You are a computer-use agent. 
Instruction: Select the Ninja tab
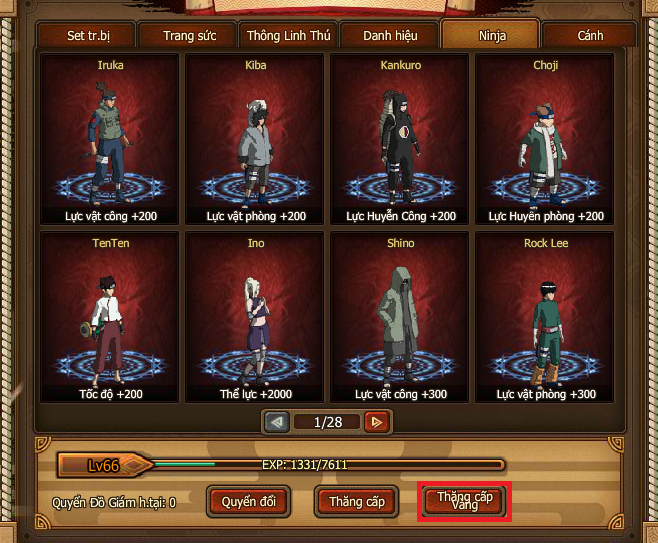click(x=489, y=36)
